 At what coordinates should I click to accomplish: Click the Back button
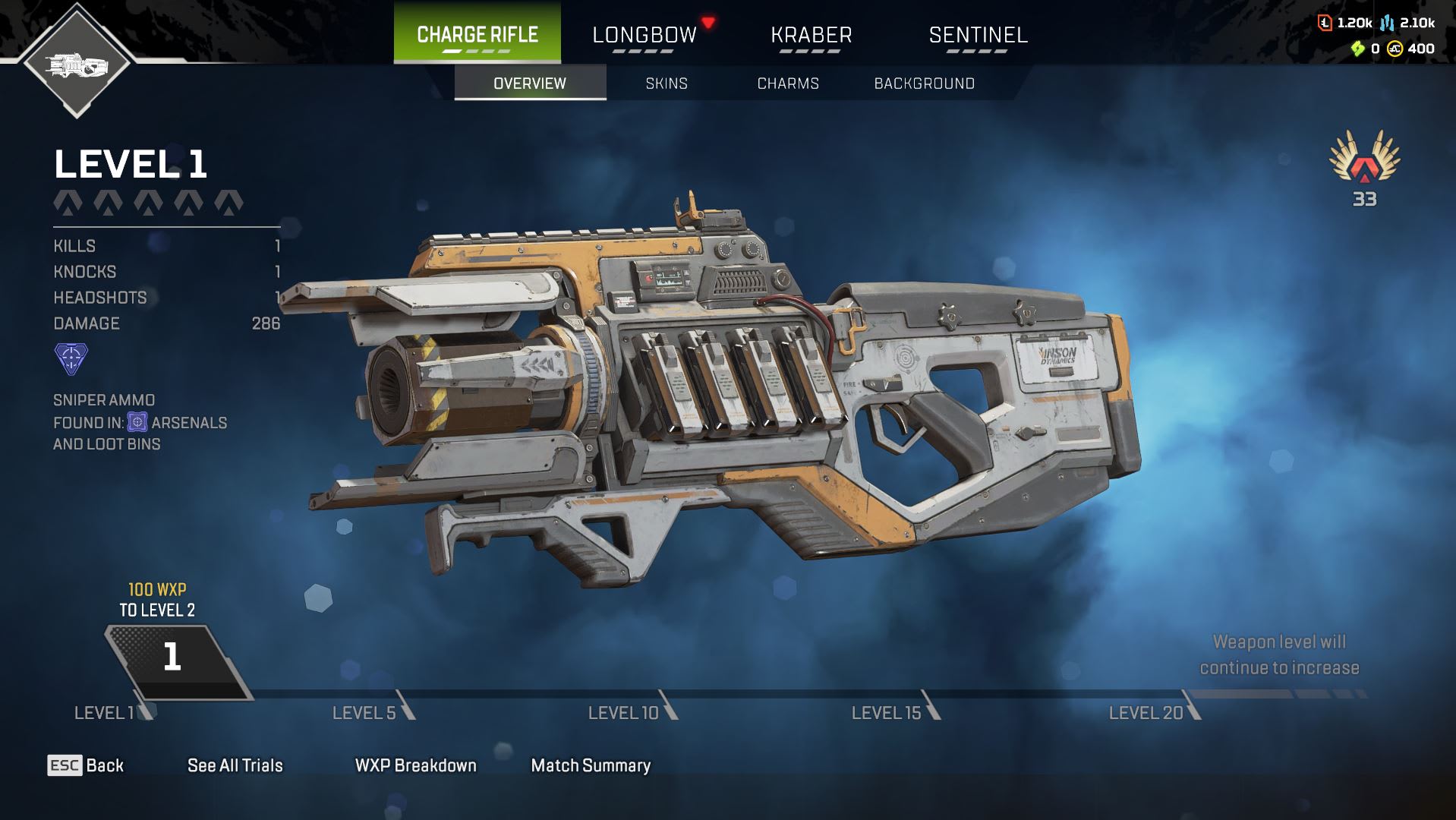point(86,765)
